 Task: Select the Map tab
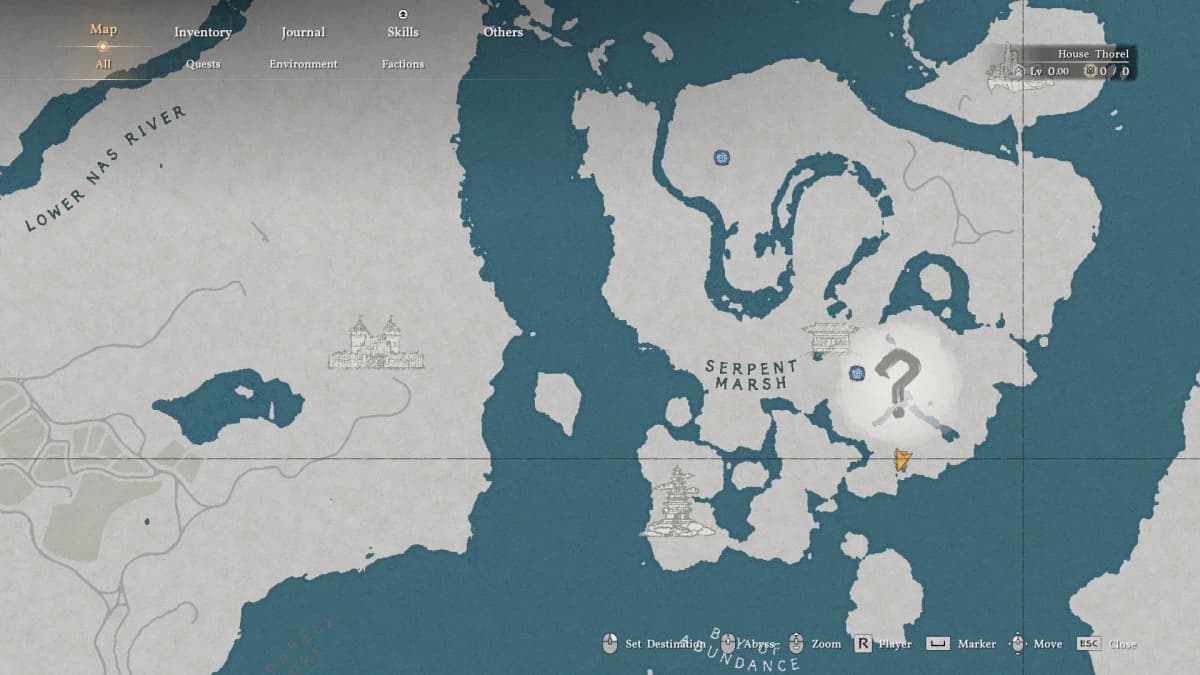(103, 29)
